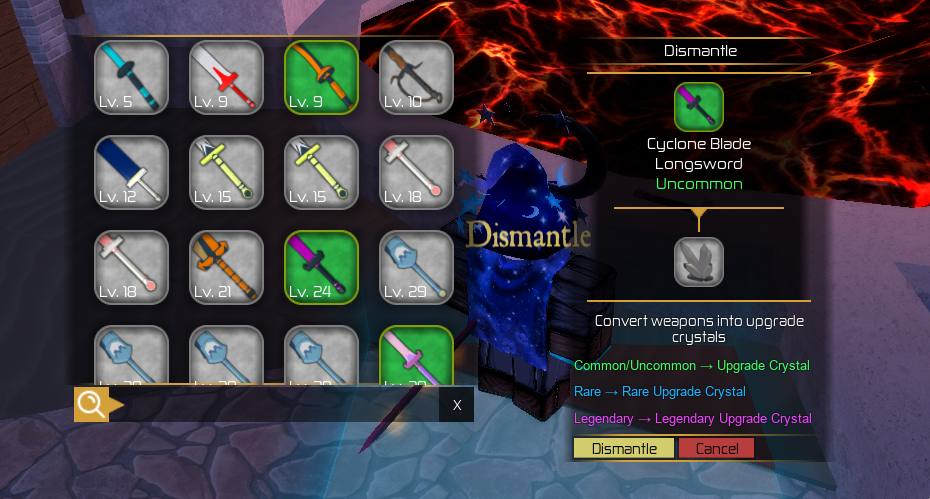Pick the Lv. 24 purple Cyclone Blade slot
The image size is (930, 499).
coord(321,267)
